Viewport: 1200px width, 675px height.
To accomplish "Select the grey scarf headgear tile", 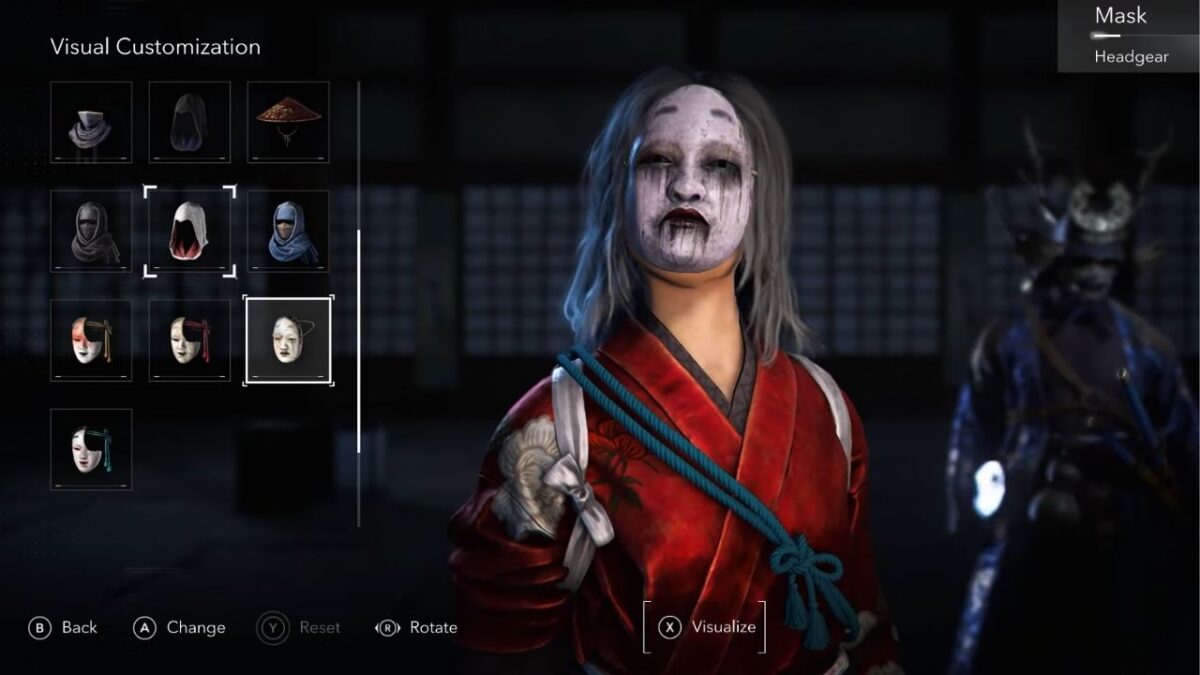I will 91,122.
